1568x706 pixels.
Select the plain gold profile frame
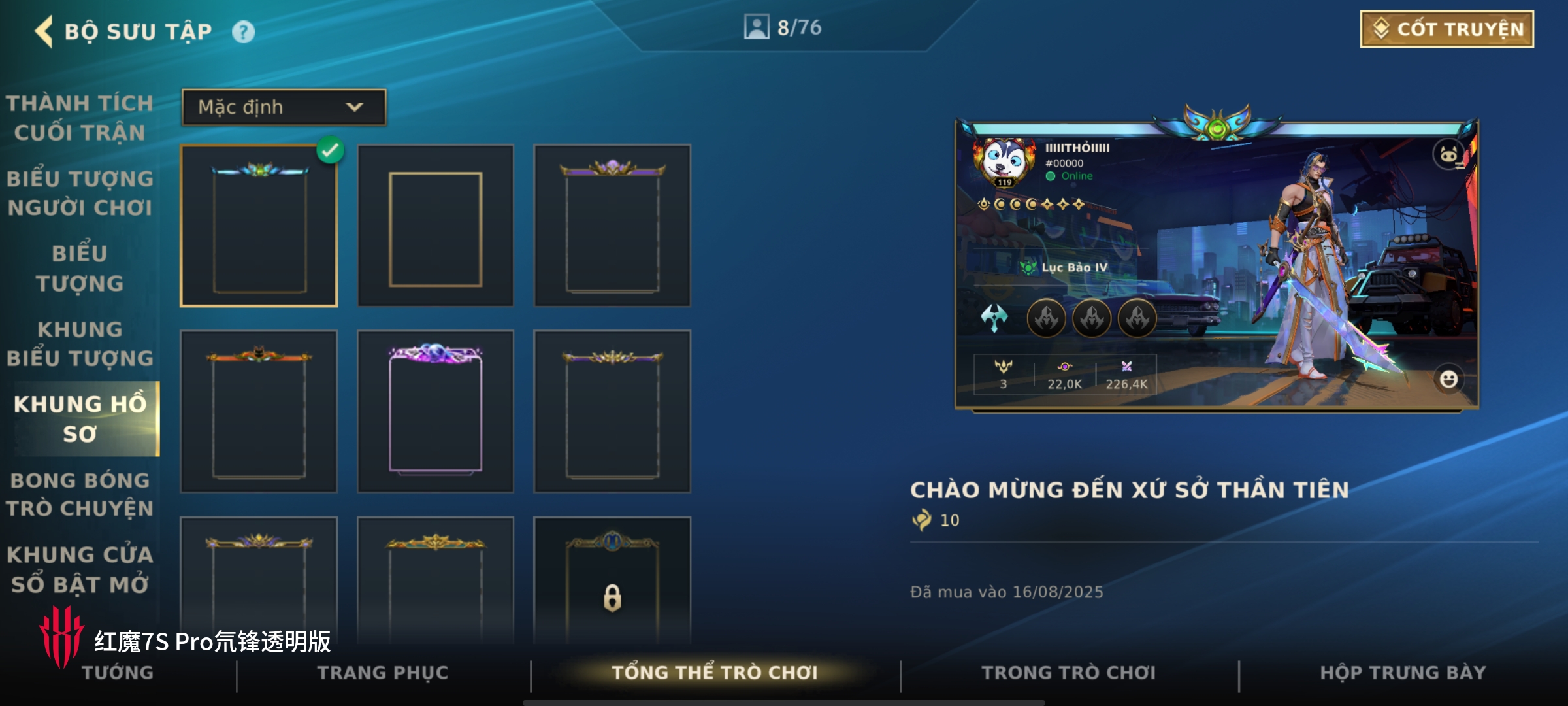tap(435, 226)
